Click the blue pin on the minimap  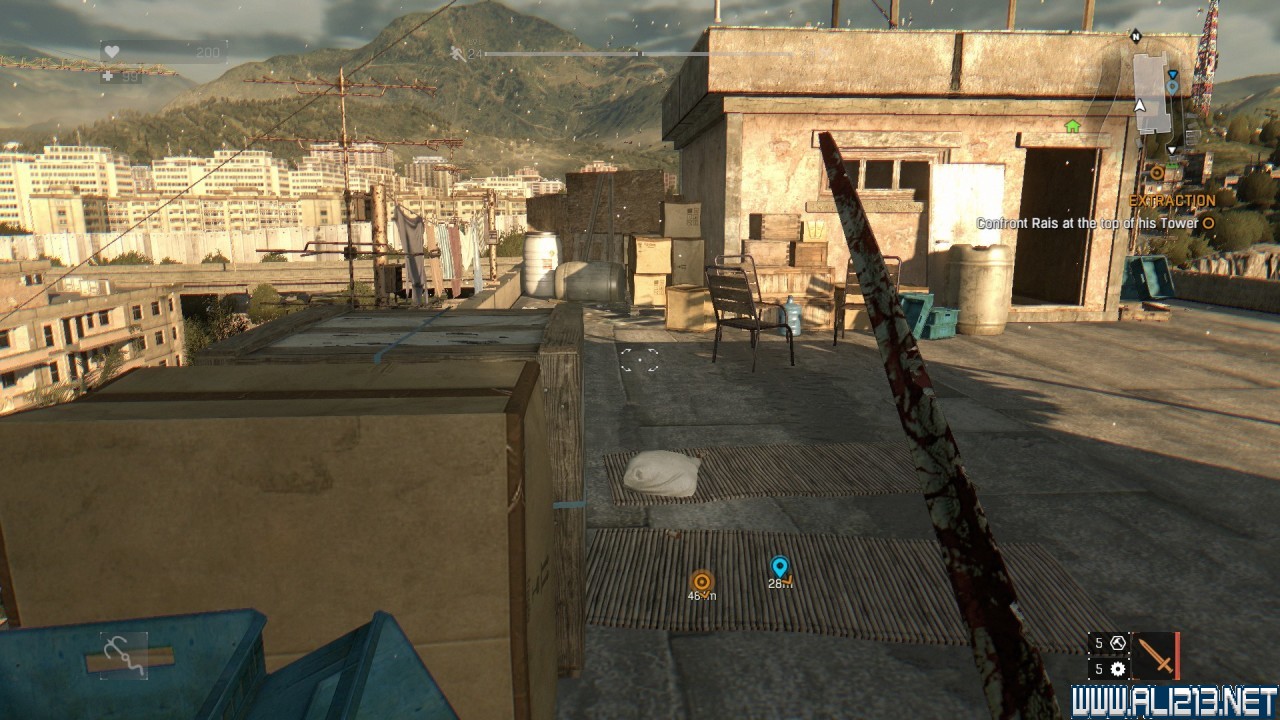[x=1172, y=87]
